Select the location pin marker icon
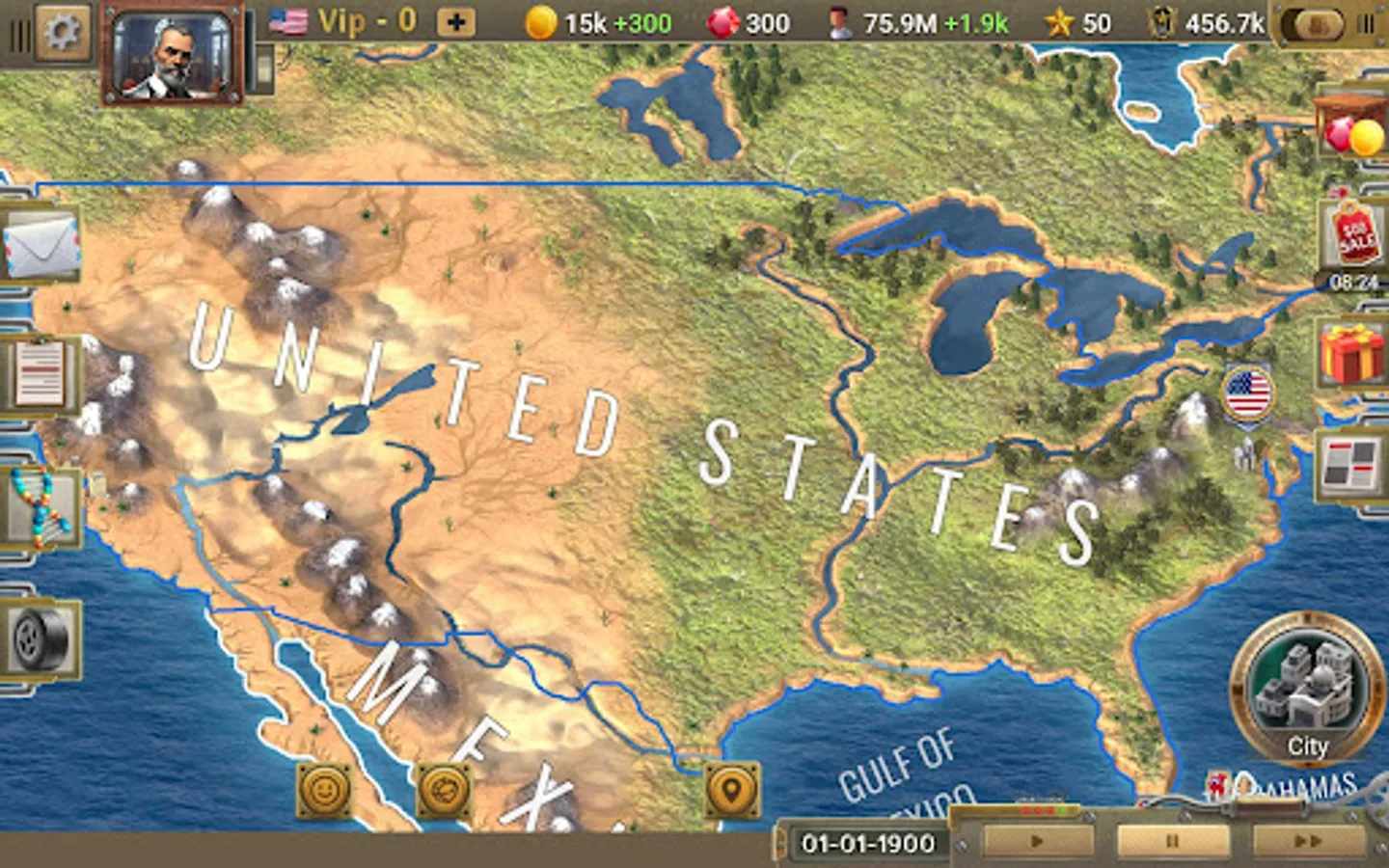Screen dimensions: 1389x868 (730, 790)
